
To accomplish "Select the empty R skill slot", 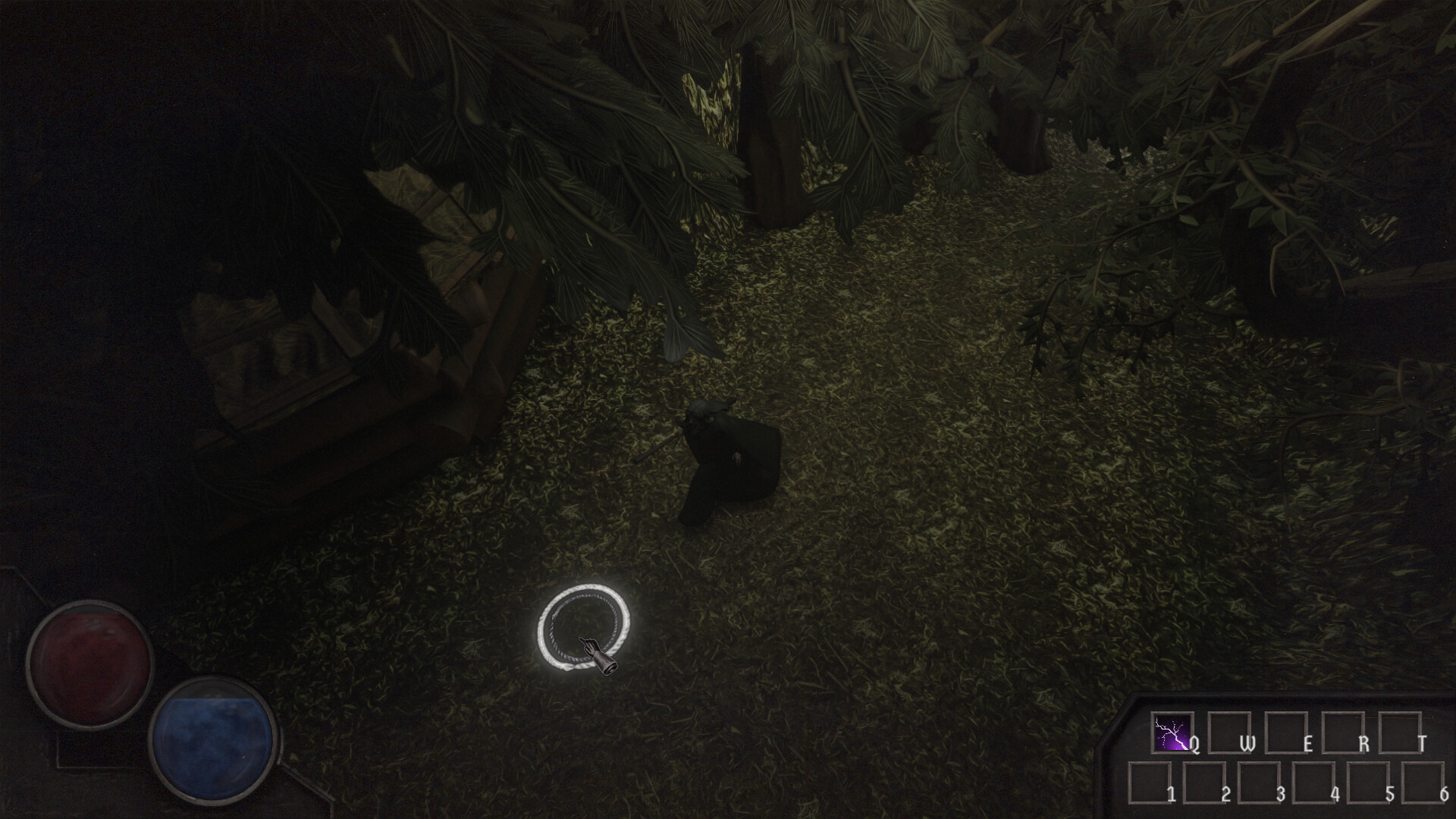I will [1344, 733].
